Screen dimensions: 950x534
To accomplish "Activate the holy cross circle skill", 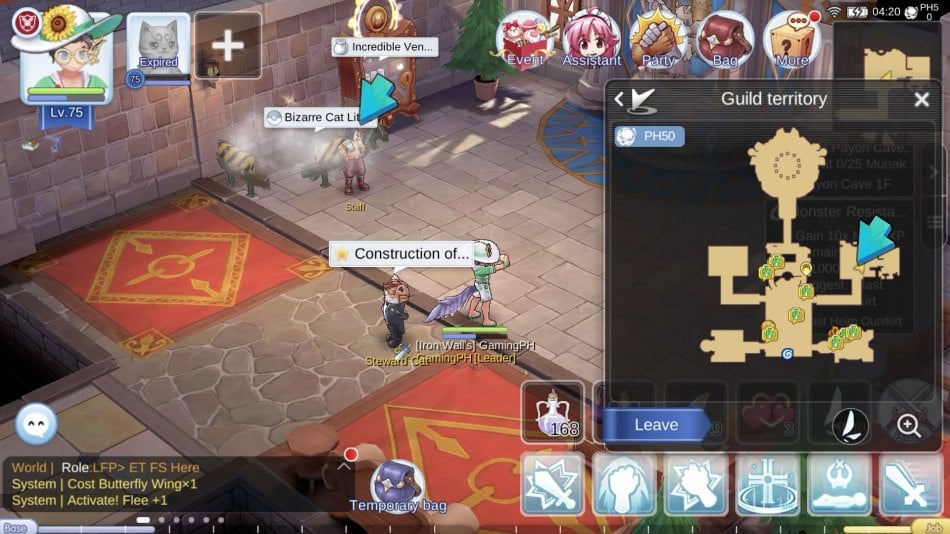I will [768, 484].
